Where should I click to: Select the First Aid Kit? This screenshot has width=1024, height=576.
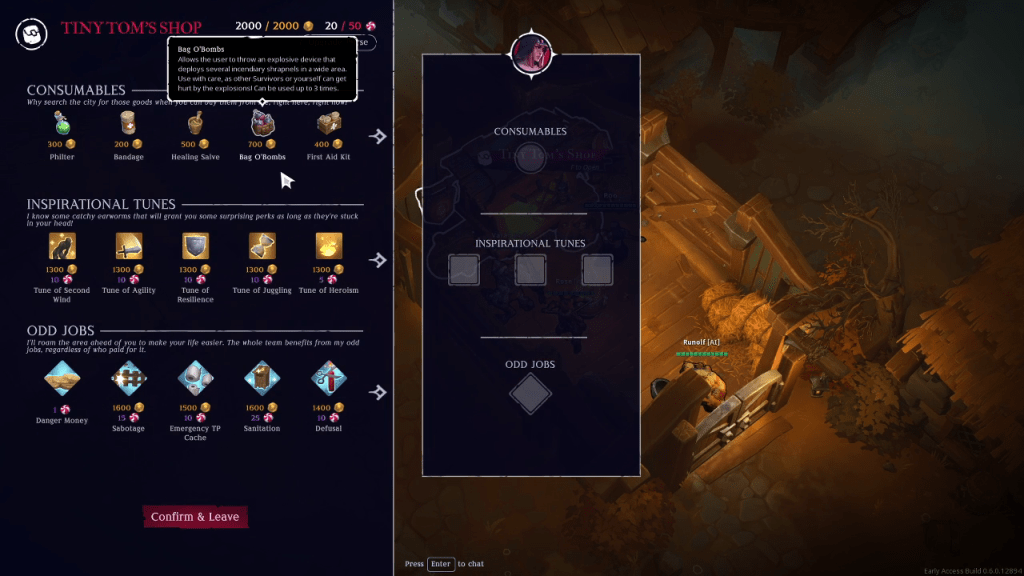click(x=329, y=124)
